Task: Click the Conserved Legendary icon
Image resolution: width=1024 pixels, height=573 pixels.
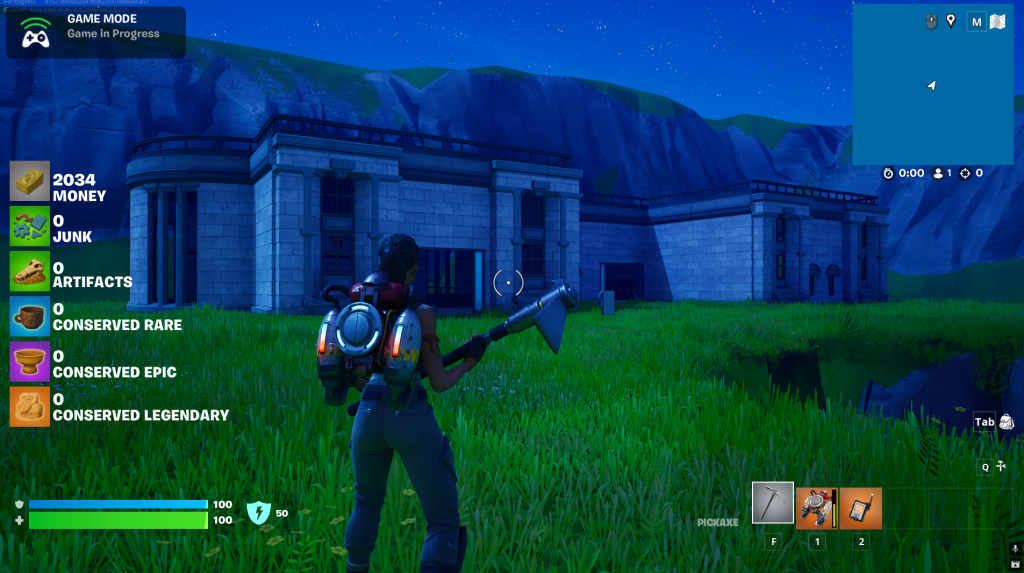Action: point(30,407)
